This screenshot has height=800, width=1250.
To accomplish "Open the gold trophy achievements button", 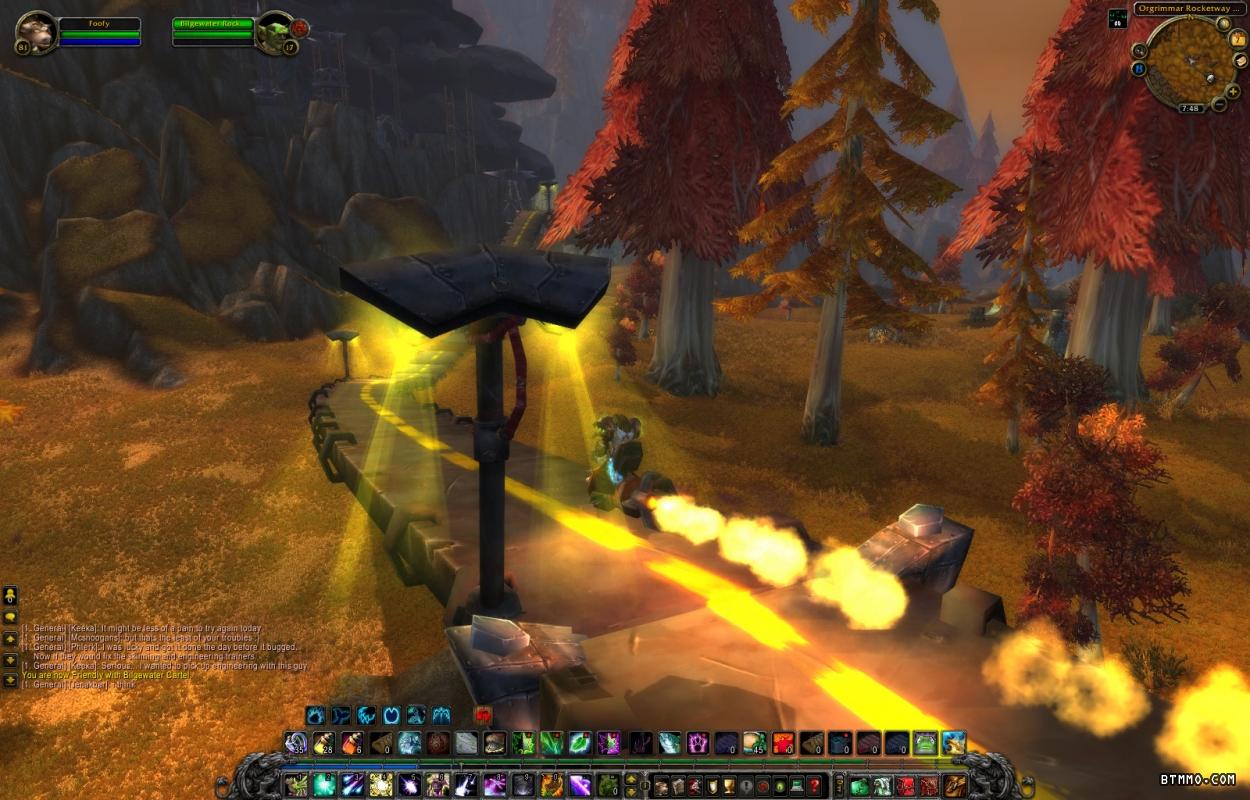I will [x=730, y=785].
